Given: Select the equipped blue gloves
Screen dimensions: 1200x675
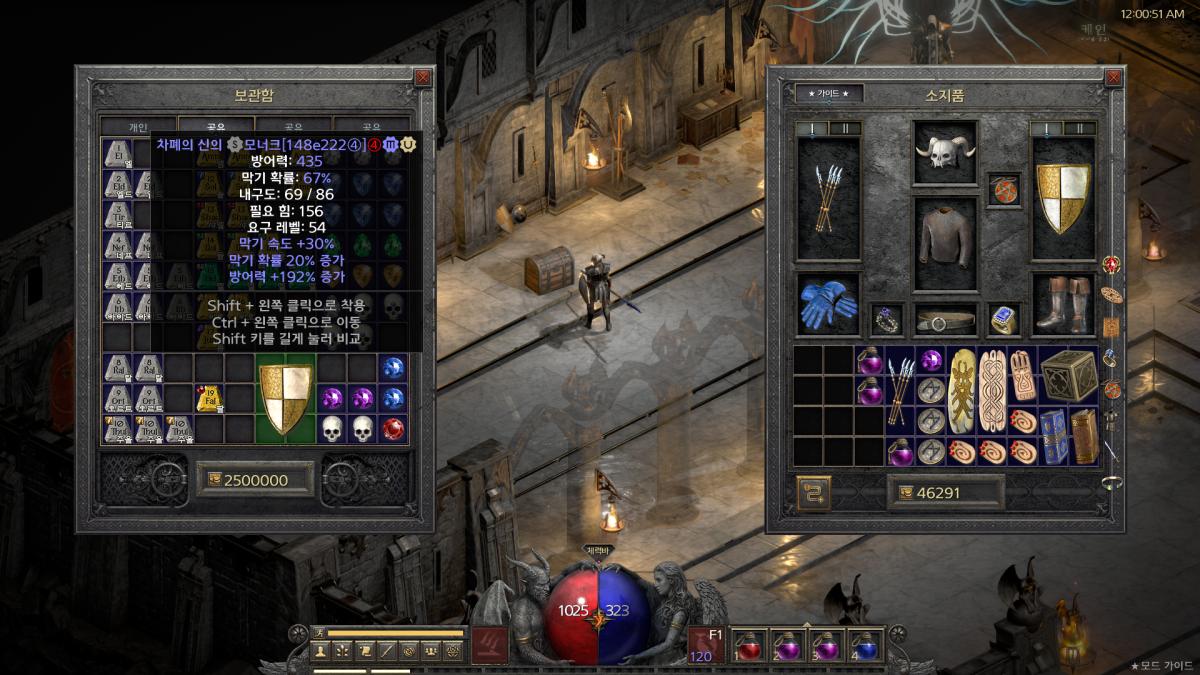Looking at the screenshot, I should [x=828, y=304].
